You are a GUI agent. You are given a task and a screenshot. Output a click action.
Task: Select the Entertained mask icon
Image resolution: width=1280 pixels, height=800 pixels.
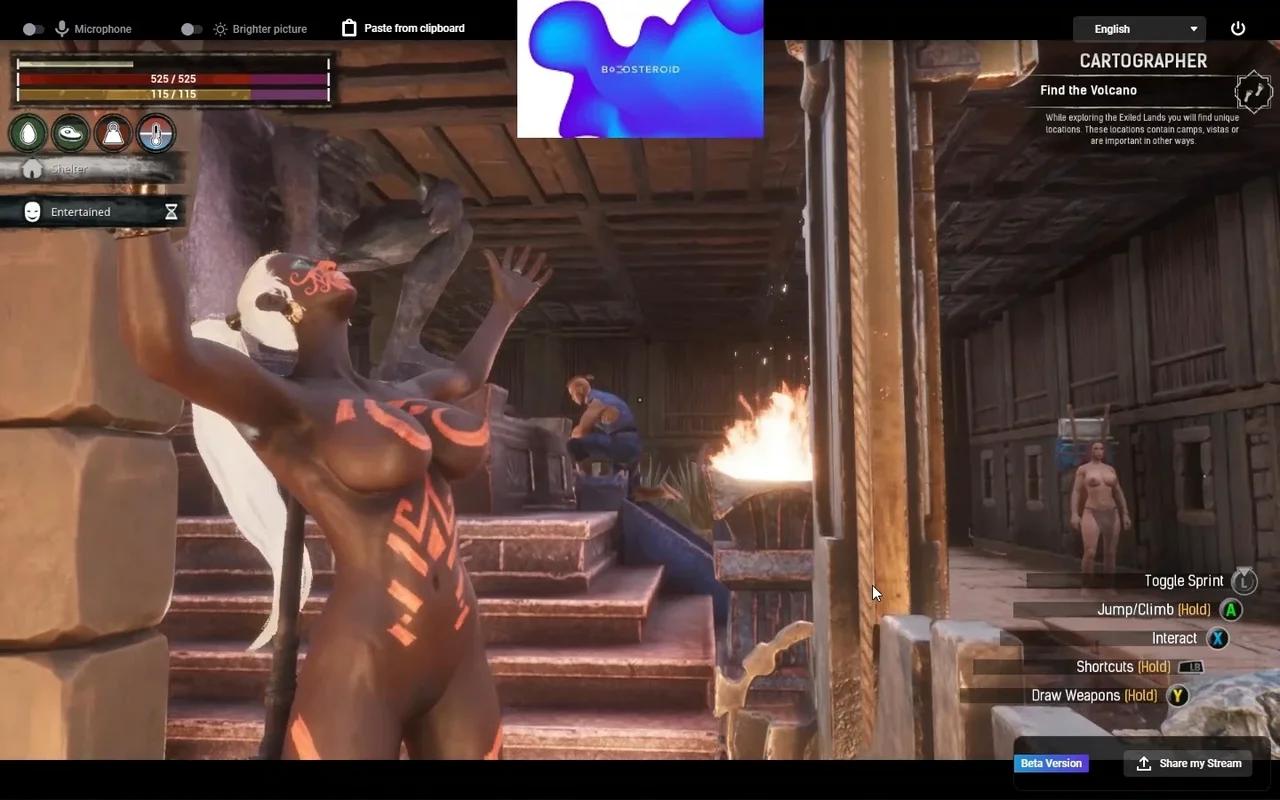pos(31,211)
